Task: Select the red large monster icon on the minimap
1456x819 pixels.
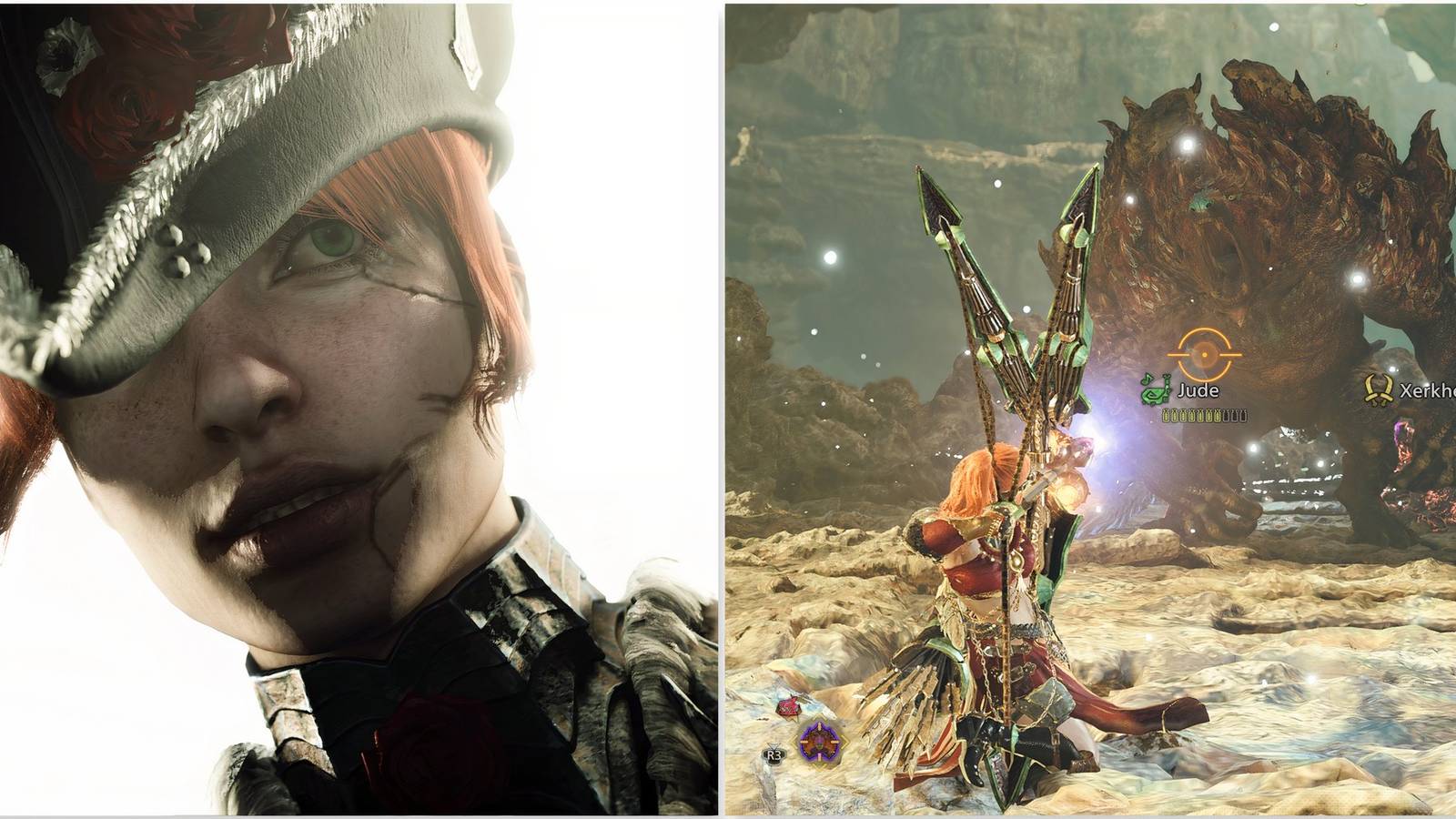Action: pyautogui.click(x=788, y=708)
